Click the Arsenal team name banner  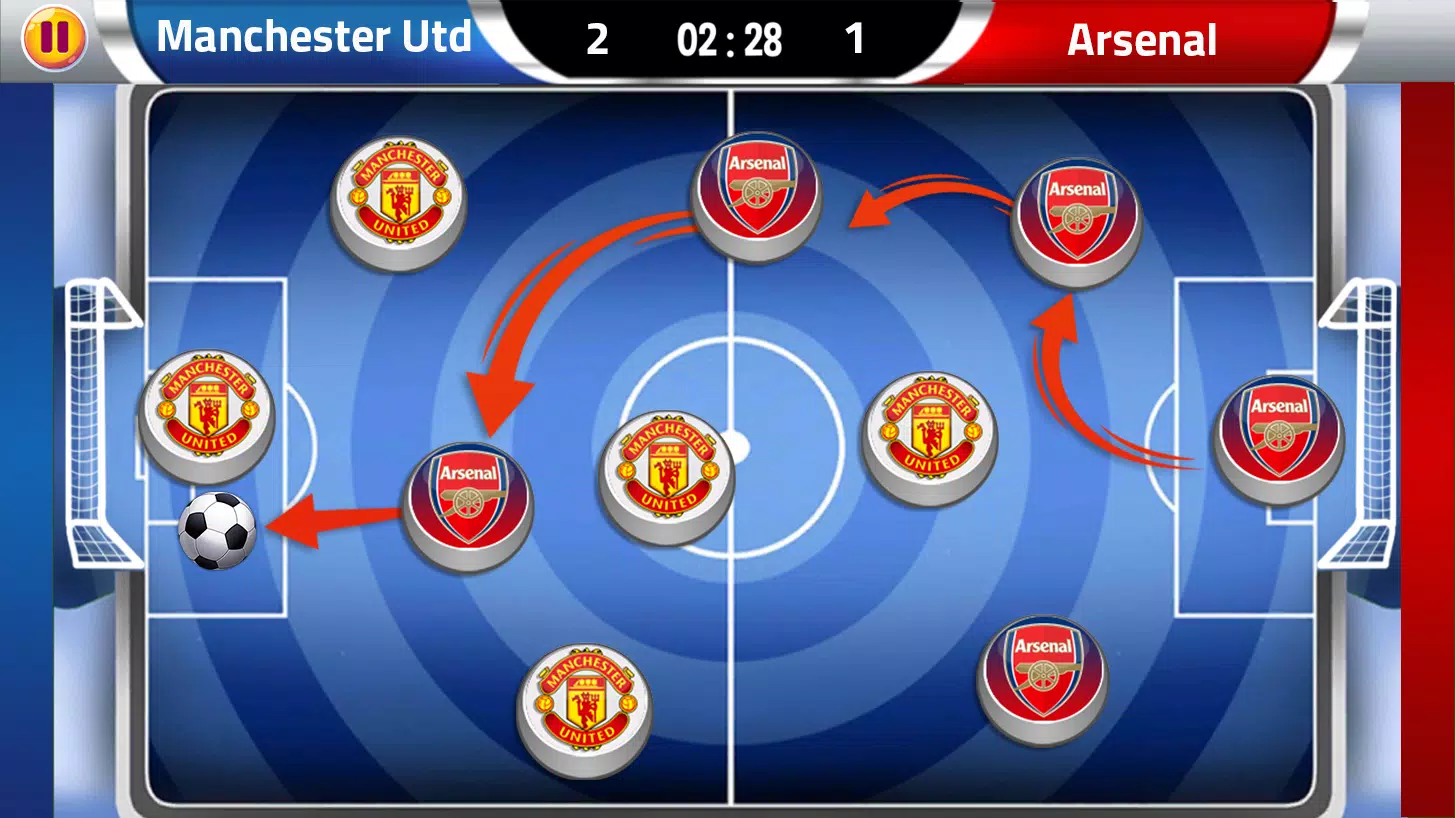pyautogui.click(x=1141, y=40)
